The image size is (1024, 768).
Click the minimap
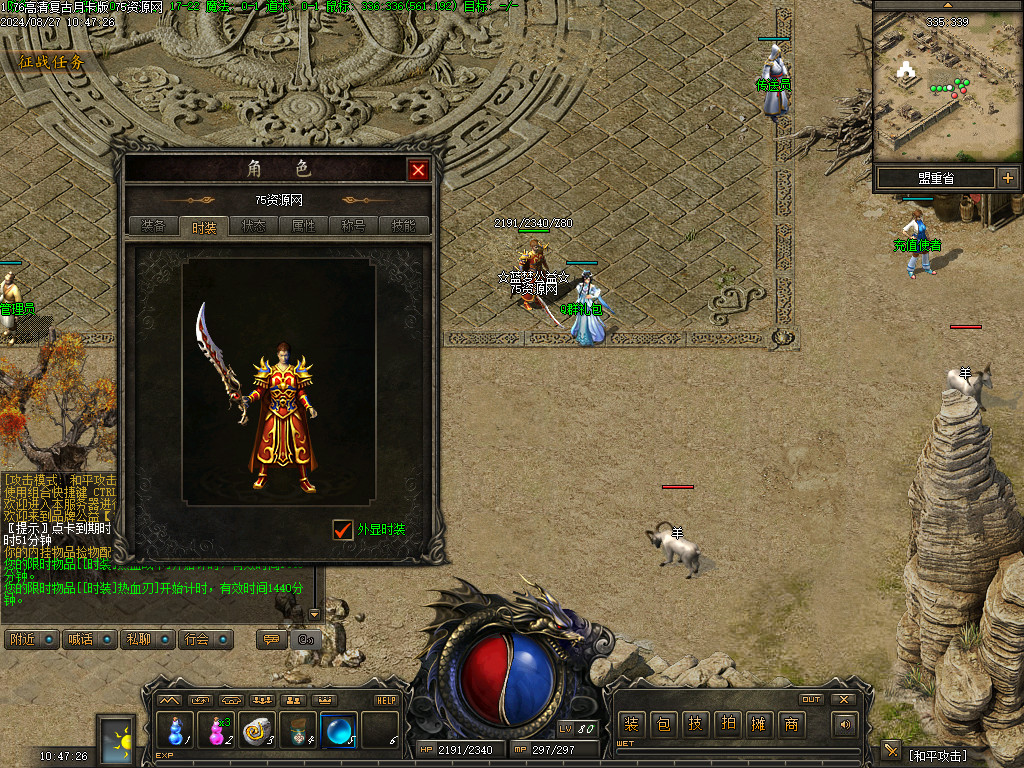tap(946, 84)
